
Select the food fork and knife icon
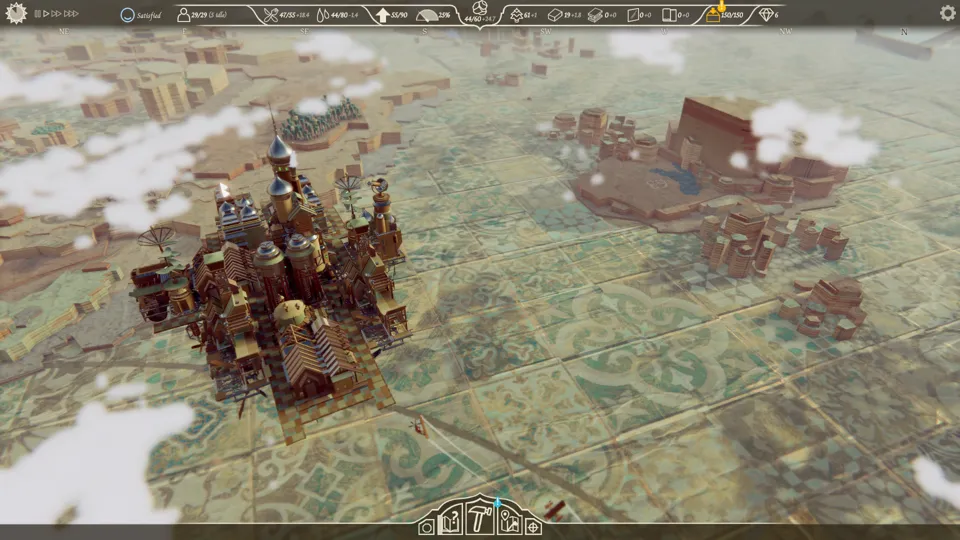tap(270, 15)
